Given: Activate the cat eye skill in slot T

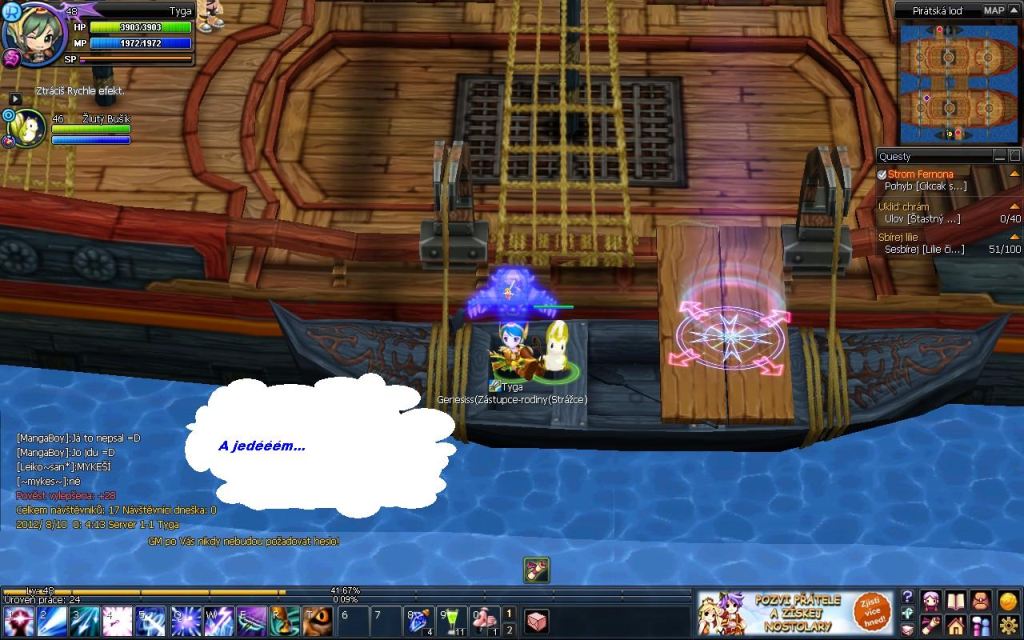Looking at the screenshot, I should pos(317,621).
